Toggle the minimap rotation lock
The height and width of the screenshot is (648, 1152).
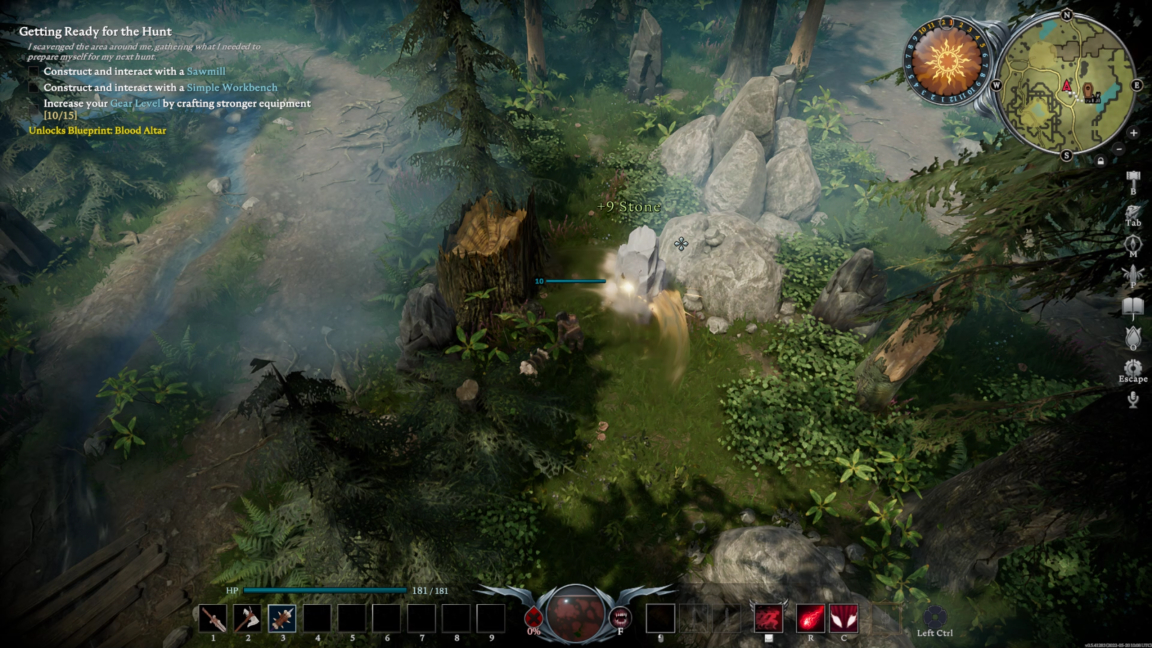tap(1101, 160)
